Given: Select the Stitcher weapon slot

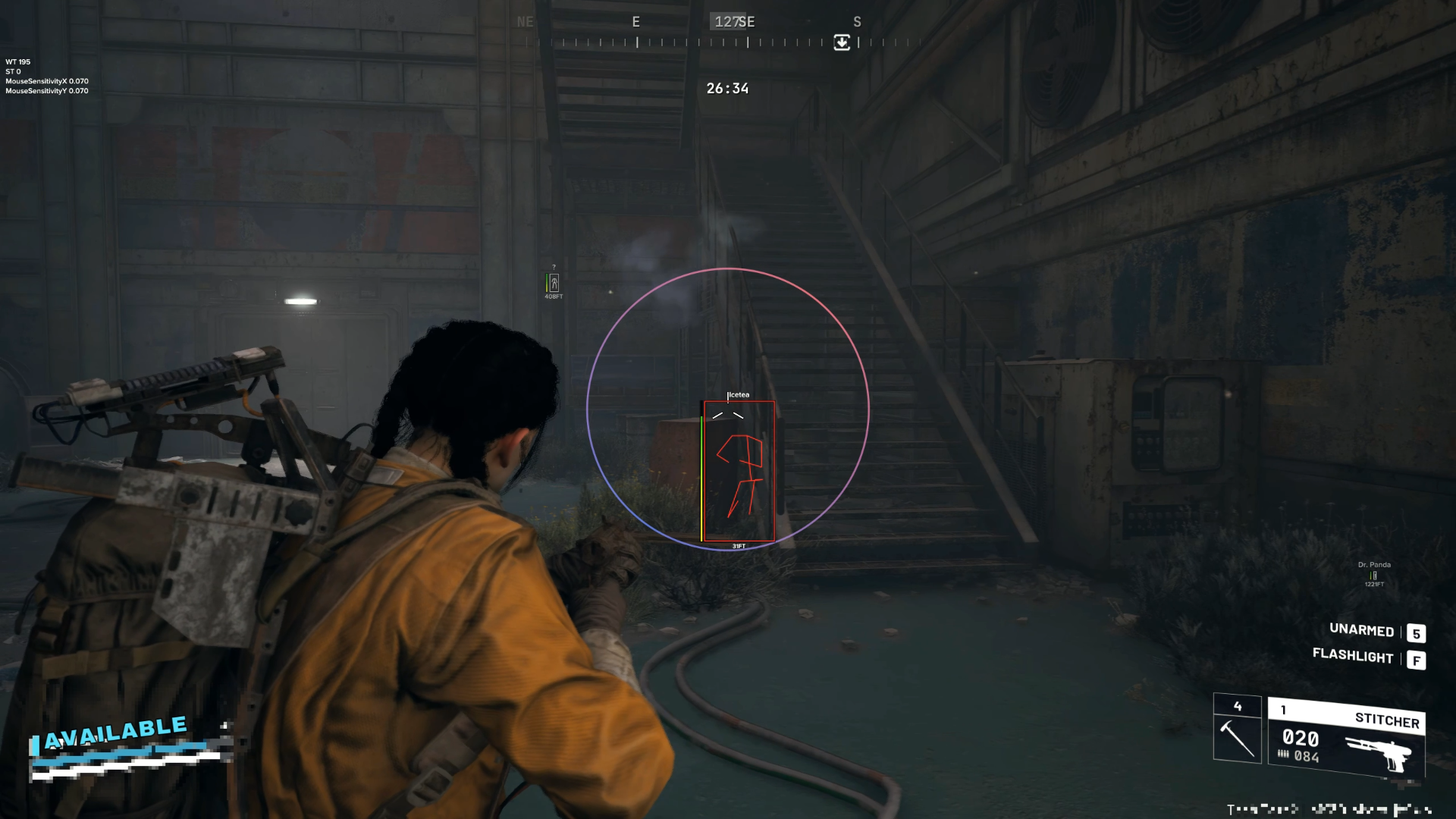Looking at the screenshot, I should pyautogui.click(x=1347, y=737).
